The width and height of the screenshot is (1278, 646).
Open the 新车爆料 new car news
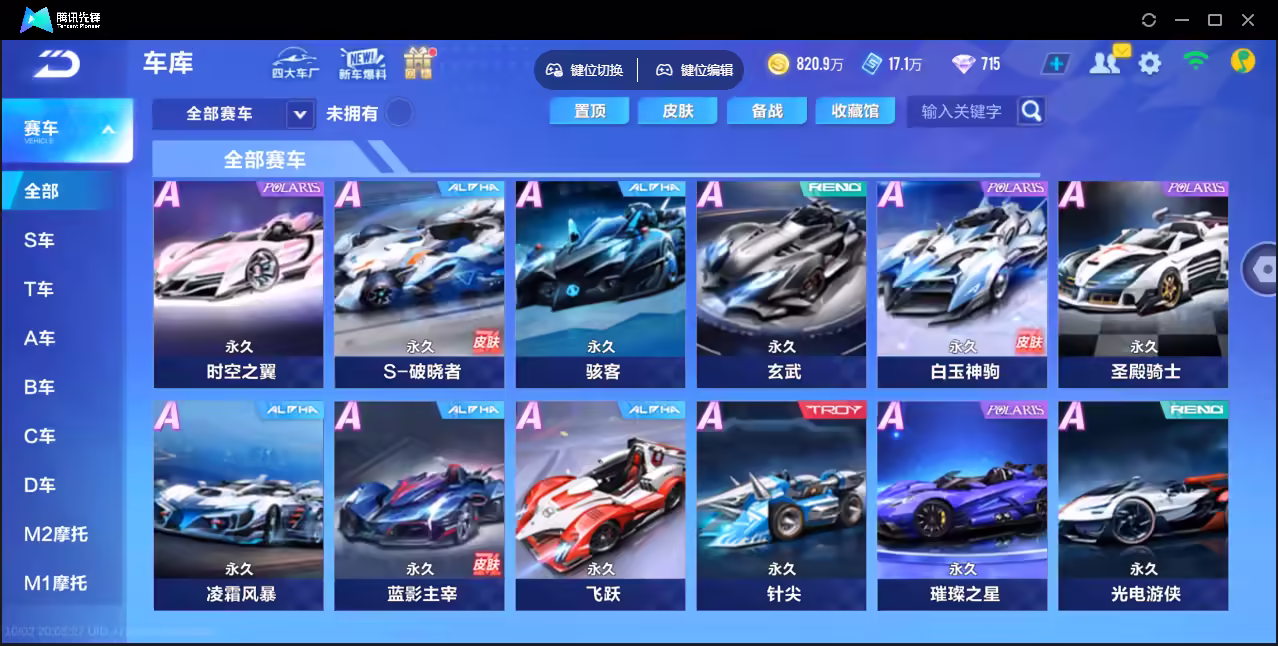362,63
